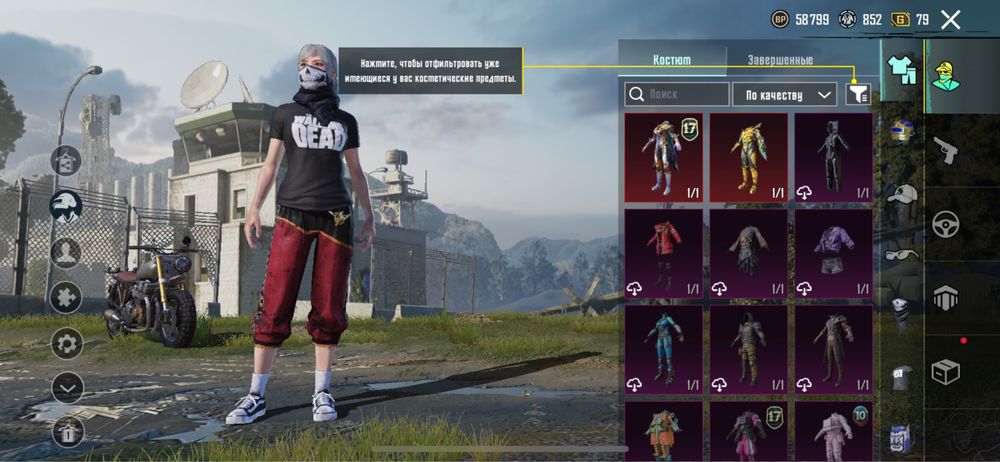The width and height of the screenshot is (1000, 462).
Task: Click the Поиск search field
Action: 677,94
